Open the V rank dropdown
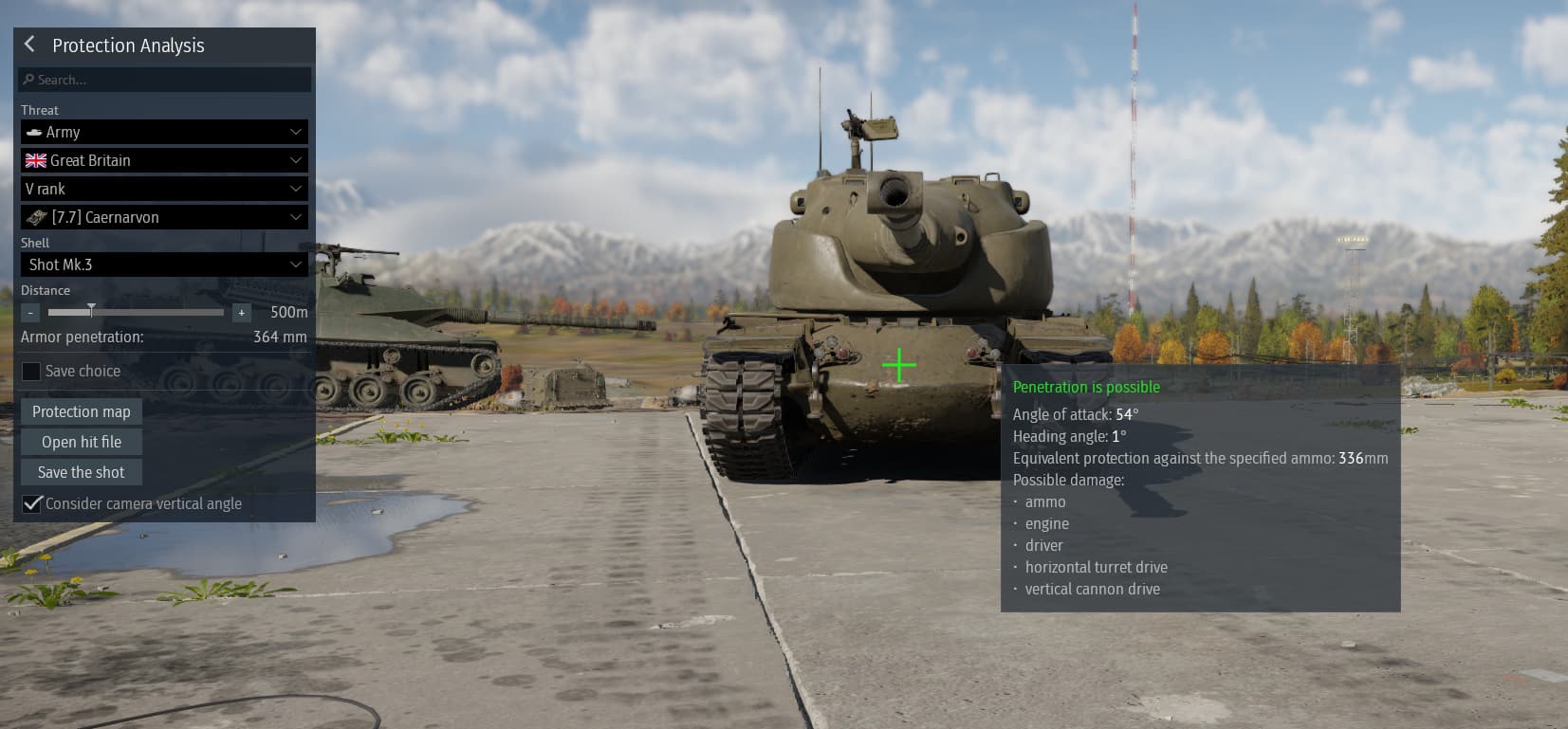The width and height of the screenshot is (1568, 729). (164, 189)
